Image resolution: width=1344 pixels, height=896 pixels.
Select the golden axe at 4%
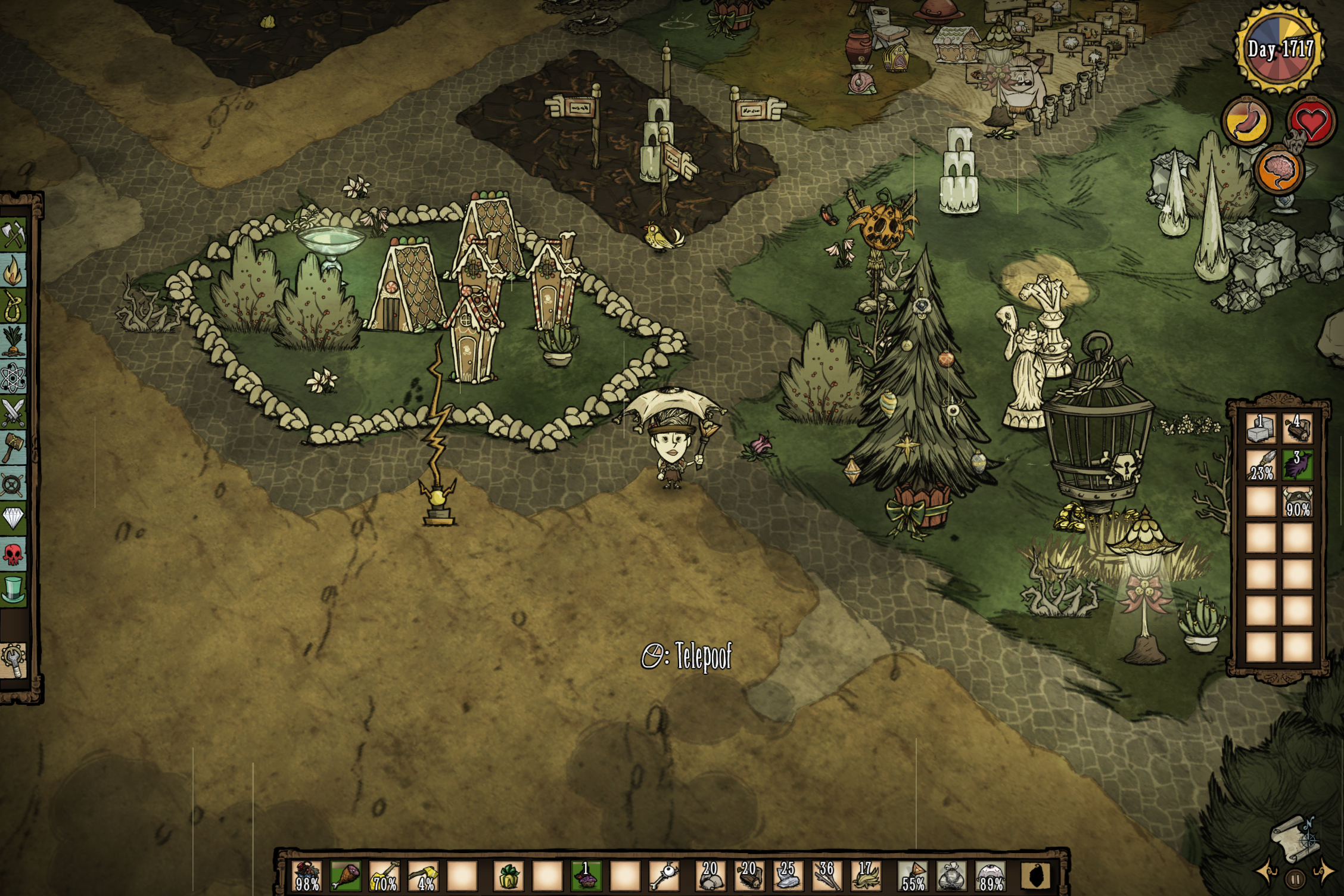[x=423, y=876]
